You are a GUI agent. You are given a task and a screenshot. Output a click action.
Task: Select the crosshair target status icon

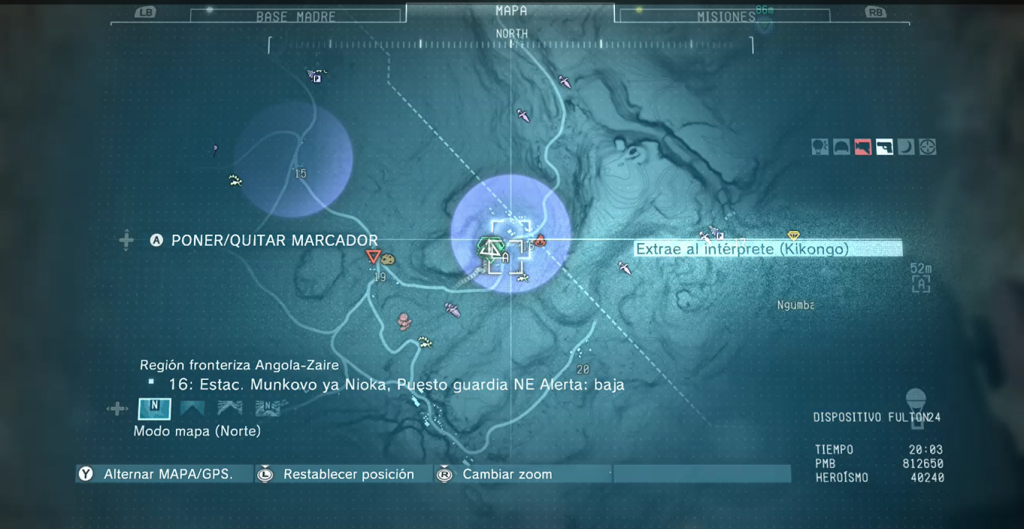click(927, 147)
